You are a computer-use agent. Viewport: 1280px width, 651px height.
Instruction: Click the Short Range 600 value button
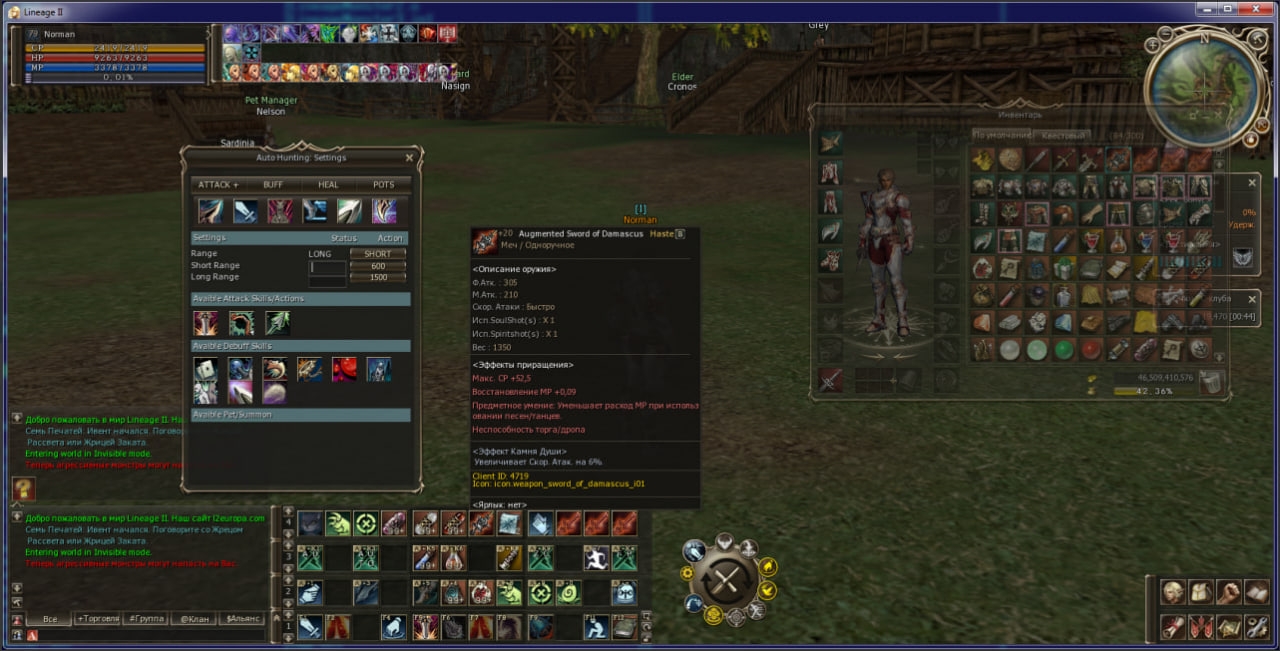pos(378,266)
